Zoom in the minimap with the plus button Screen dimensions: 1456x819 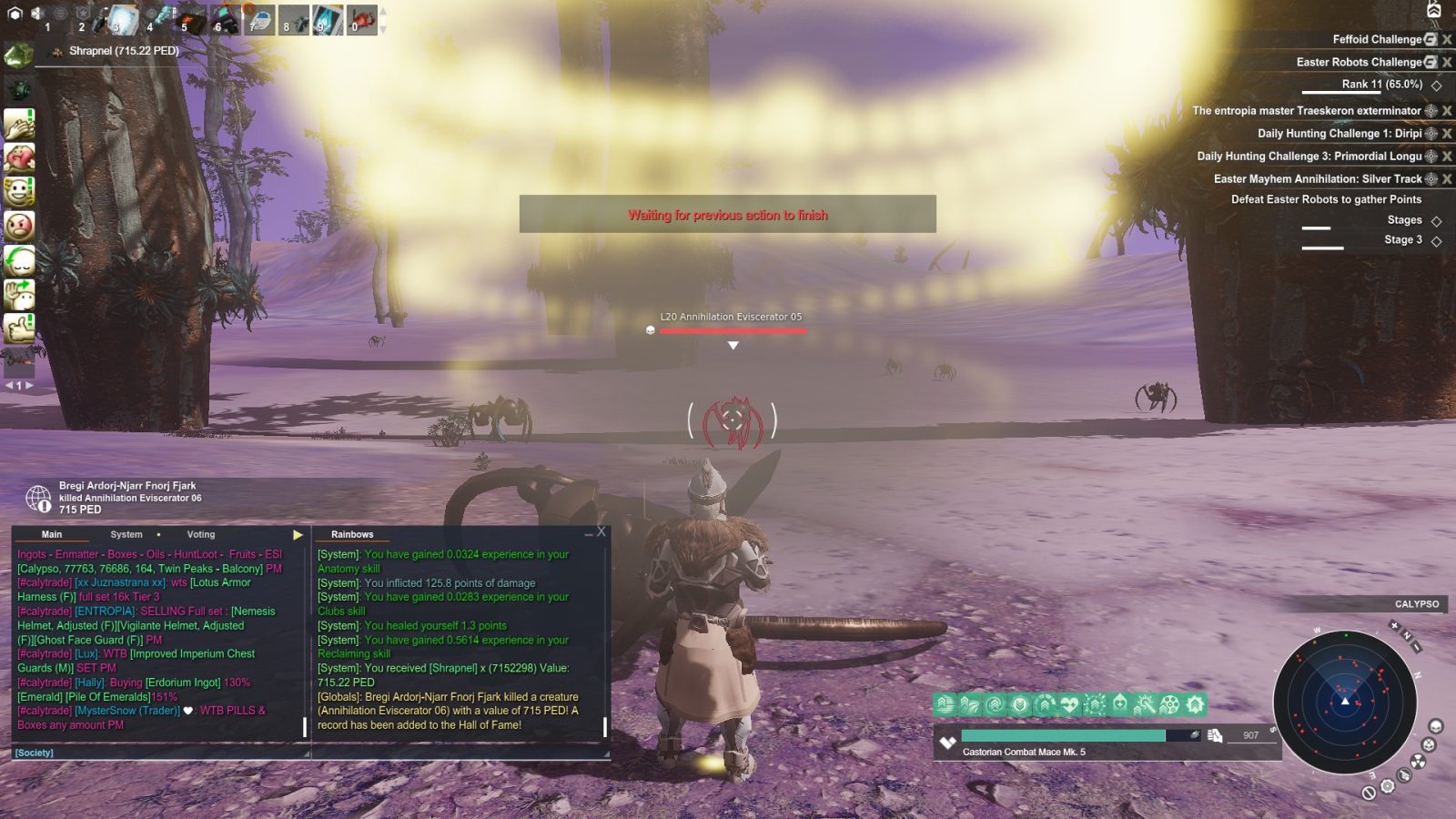tap(1394, 625)
